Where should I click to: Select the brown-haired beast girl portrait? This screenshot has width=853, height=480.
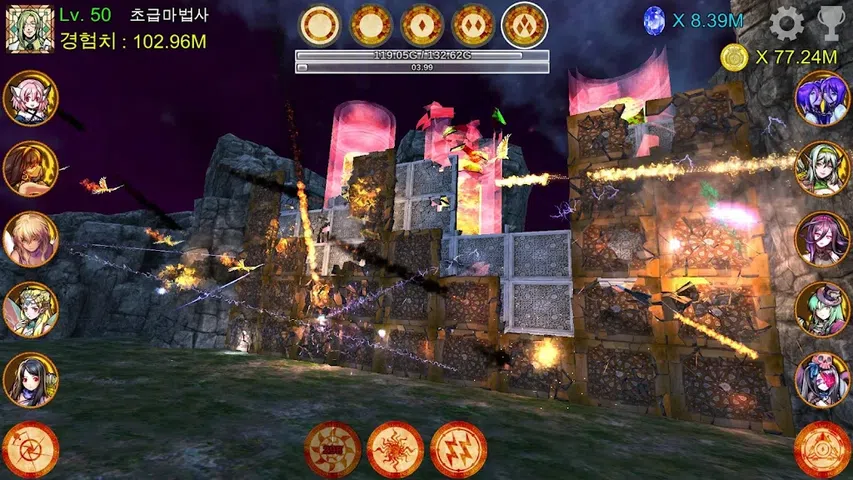click(x=31, y=168)
